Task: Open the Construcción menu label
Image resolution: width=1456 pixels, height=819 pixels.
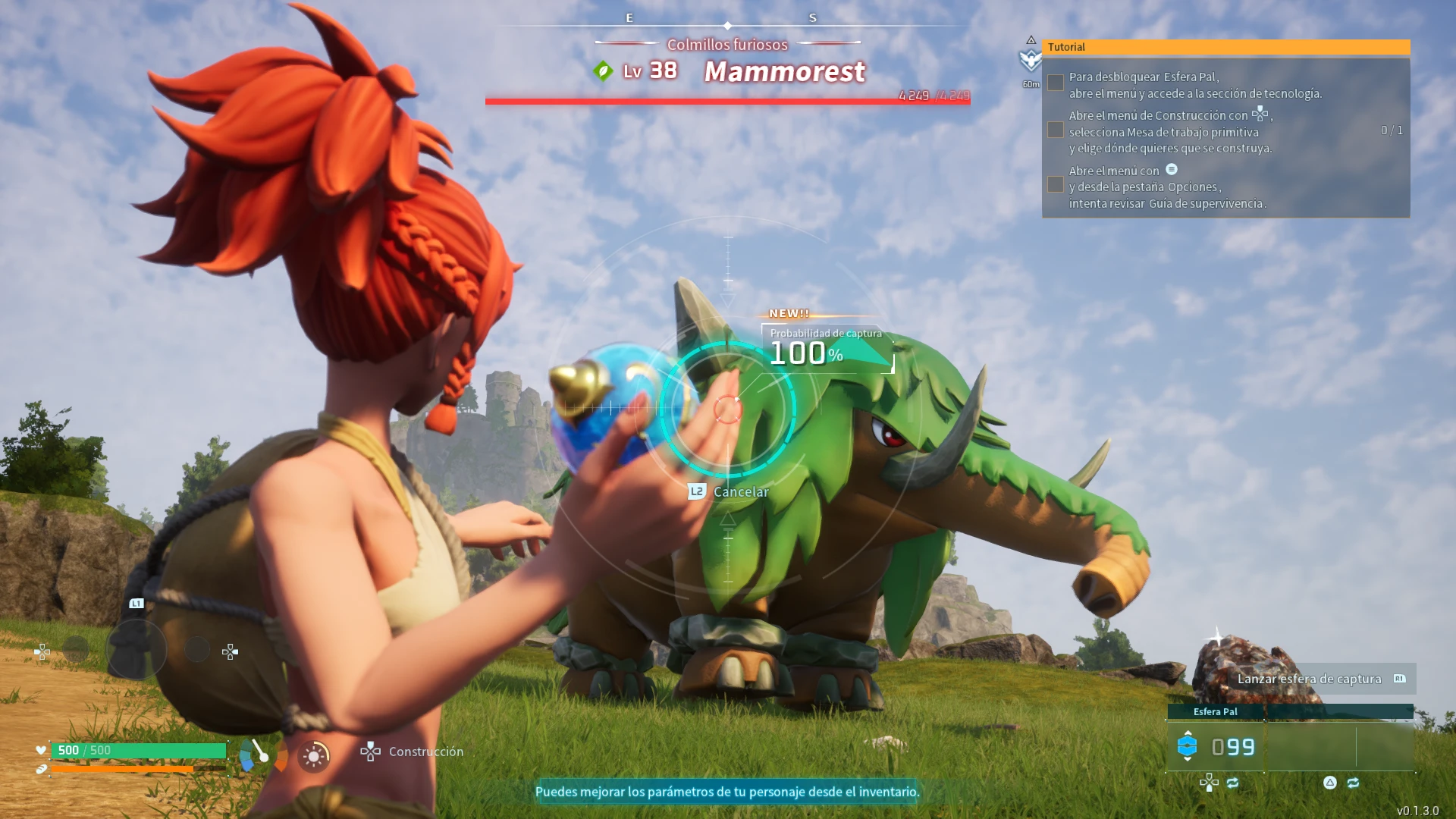Action: click(x=425, y=752)
